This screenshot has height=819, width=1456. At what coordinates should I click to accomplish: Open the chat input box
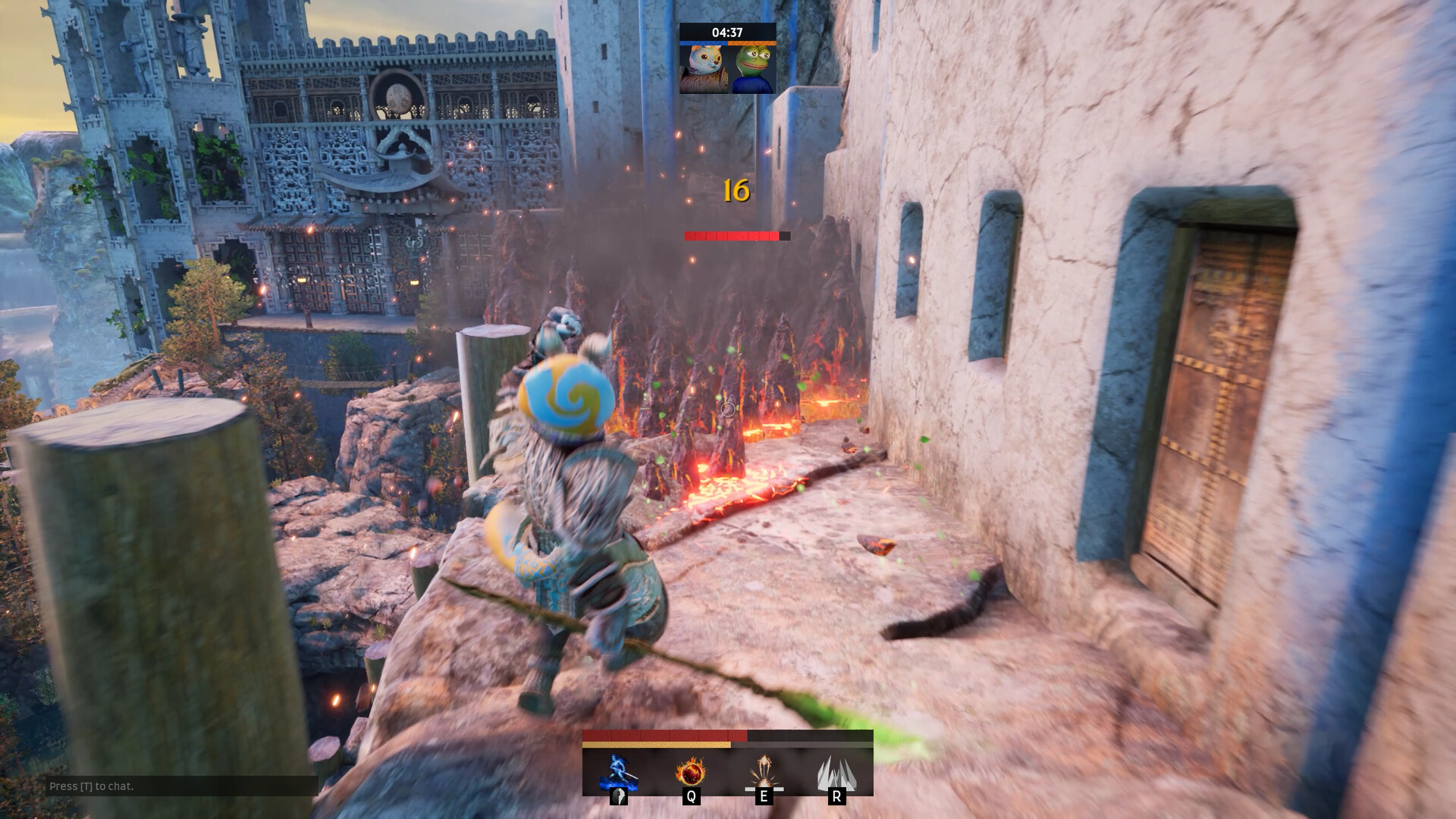[180, 786]
